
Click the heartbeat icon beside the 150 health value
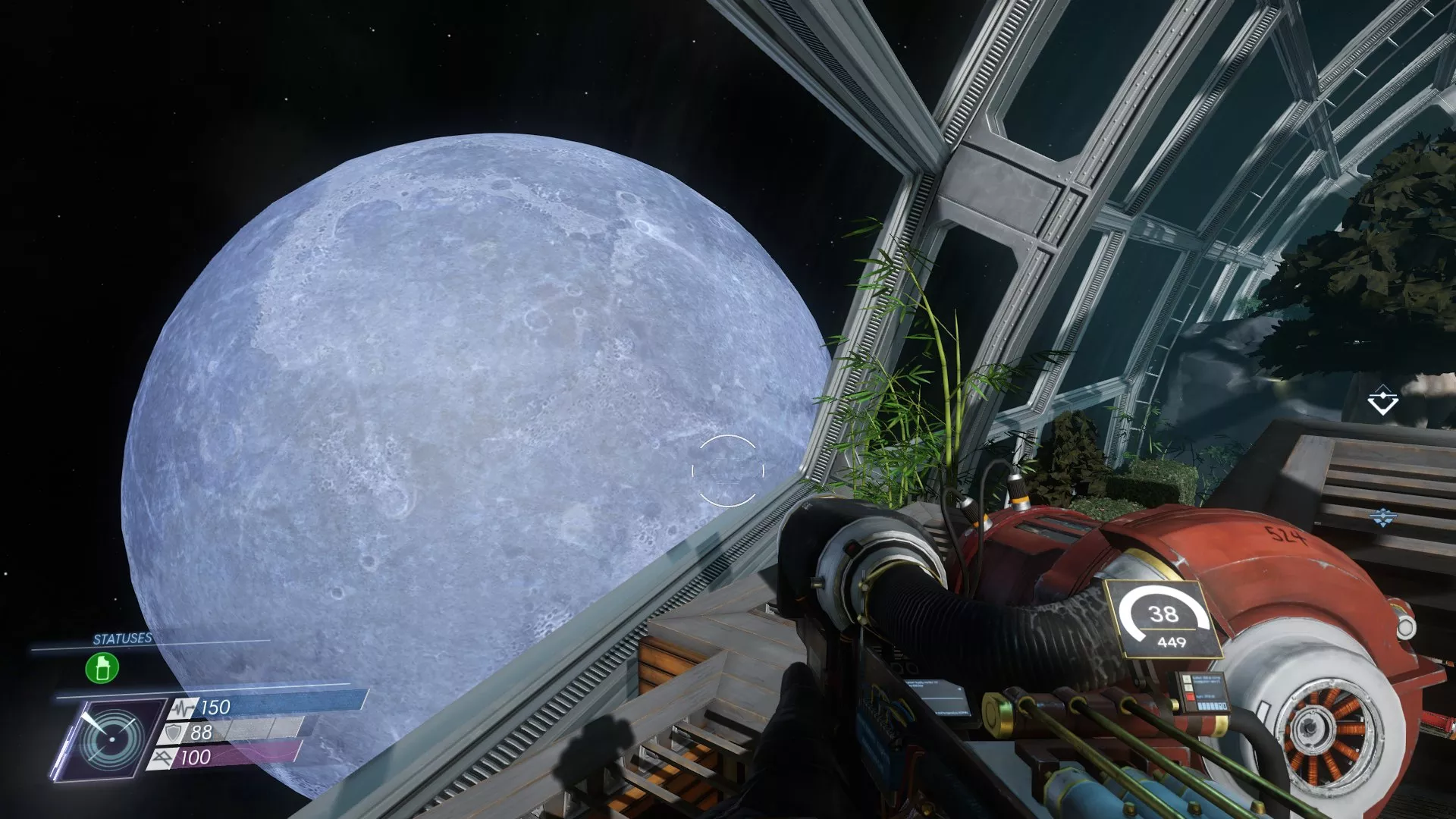point(182,707)
